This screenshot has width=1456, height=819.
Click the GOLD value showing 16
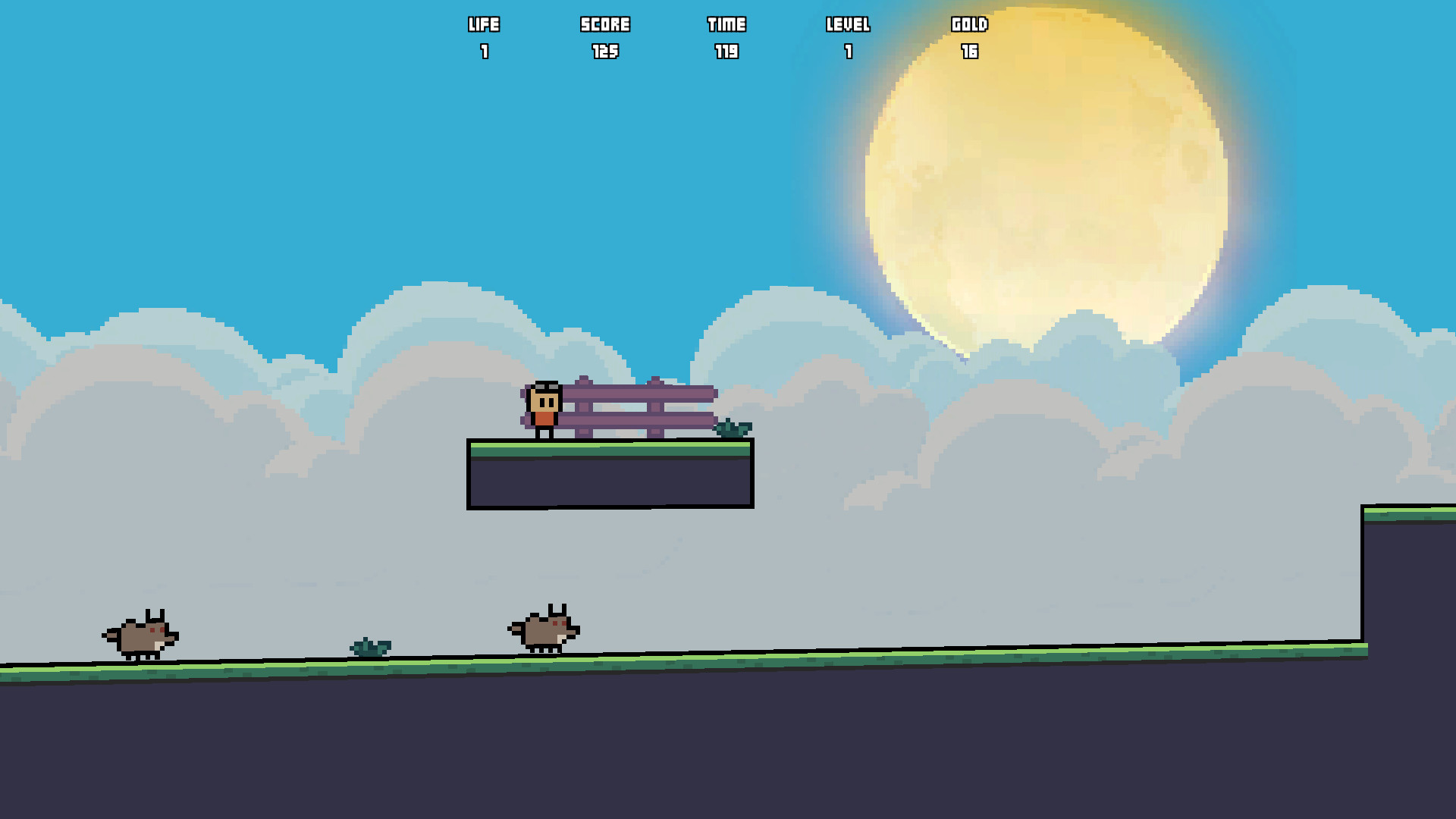[x=970, y=52]
